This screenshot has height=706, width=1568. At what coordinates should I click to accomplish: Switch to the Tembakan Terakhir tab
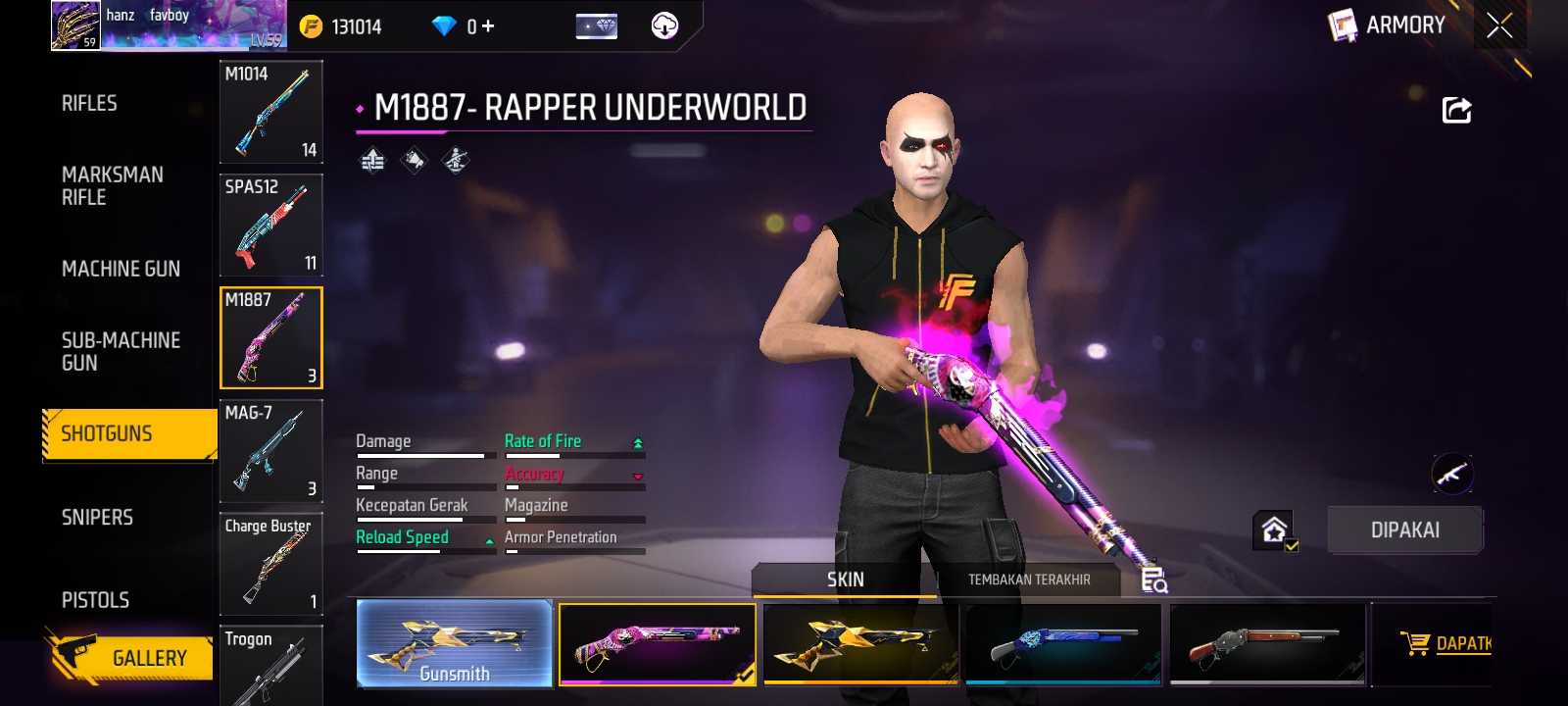(x=1029, y=580)
